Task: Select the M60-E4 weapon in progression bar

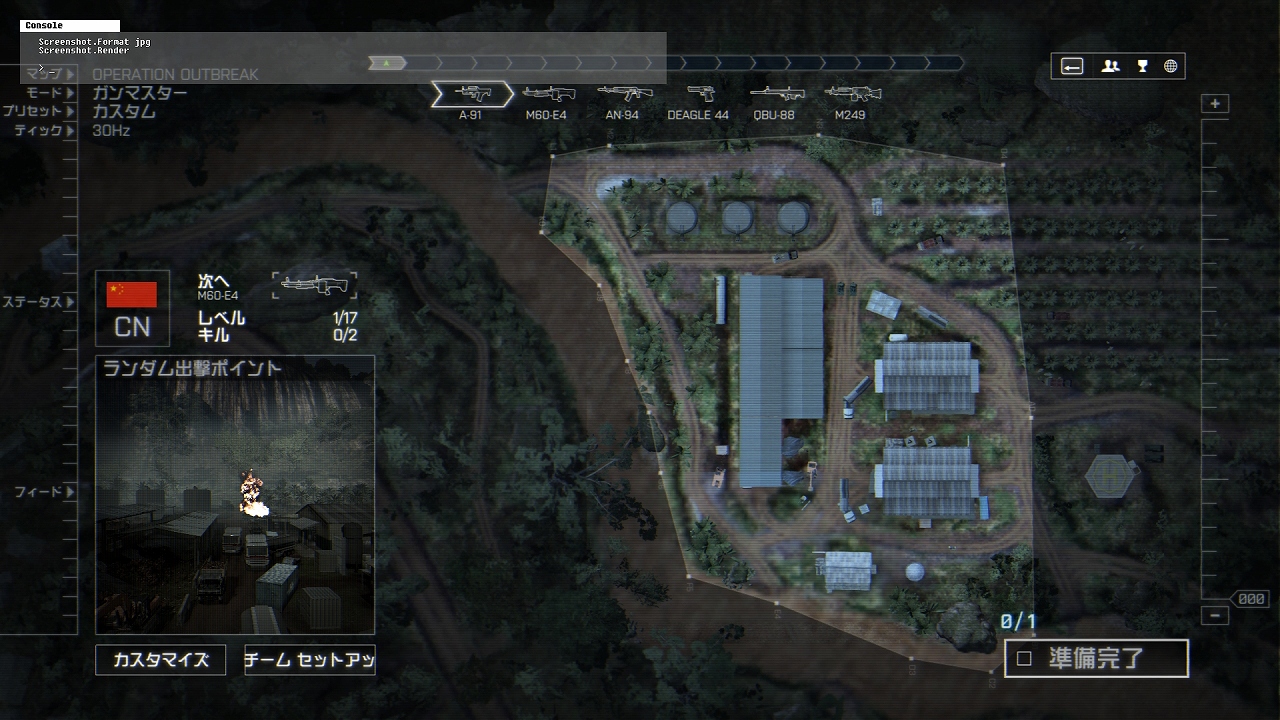Action: click(x=547, y=95)
